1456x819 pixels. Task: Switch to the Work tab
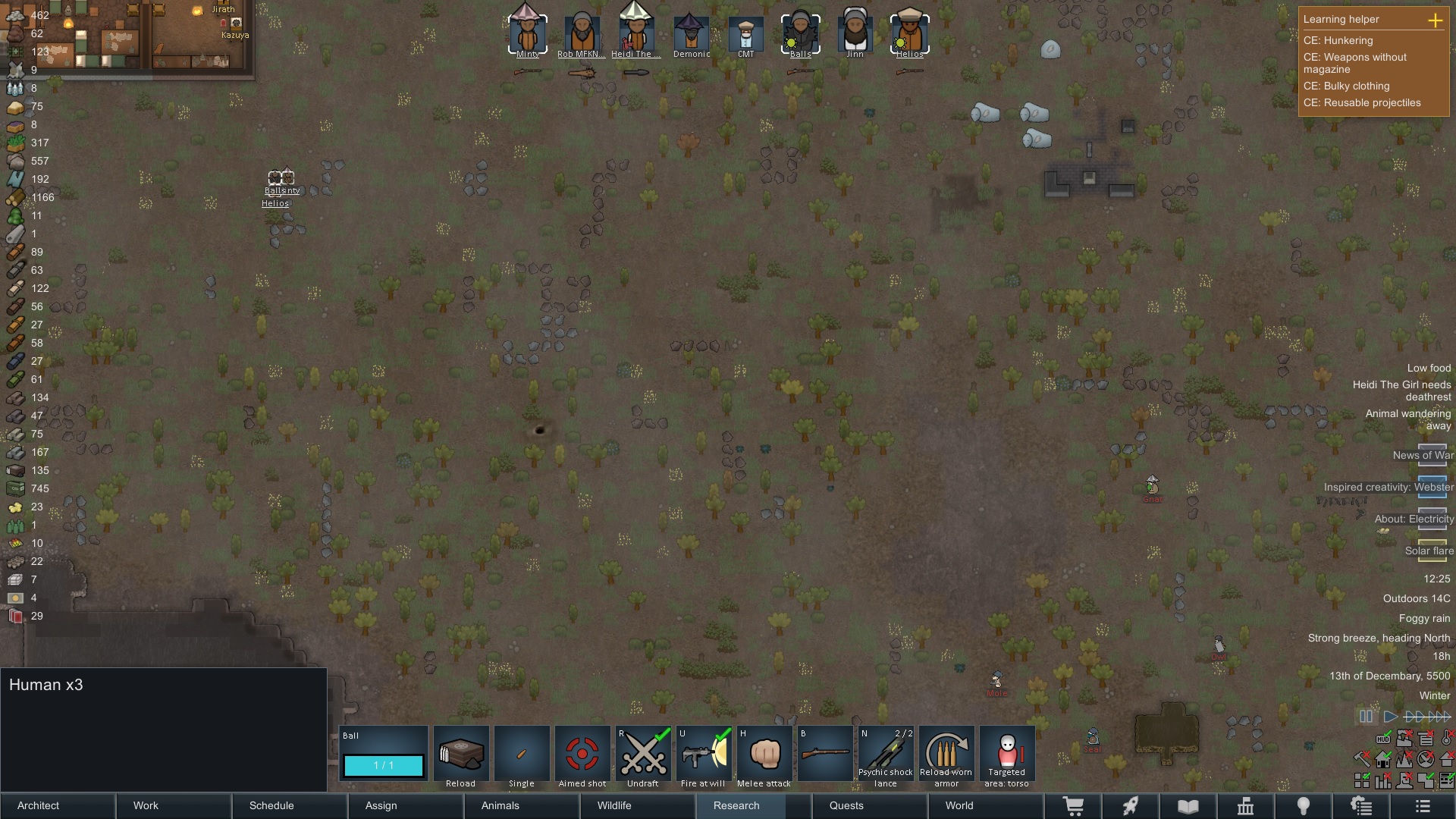click(174, 805)
